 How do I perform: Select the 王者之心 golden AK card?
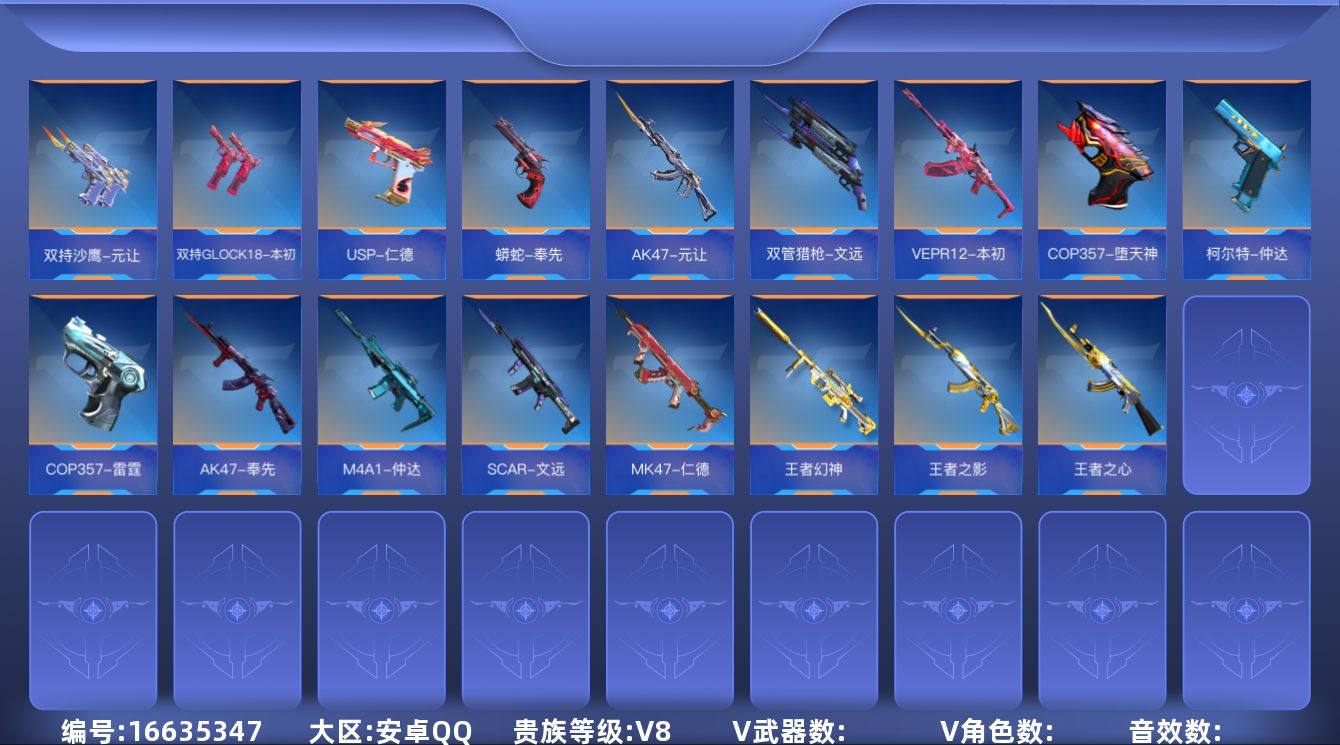[x=1102, y=390]
